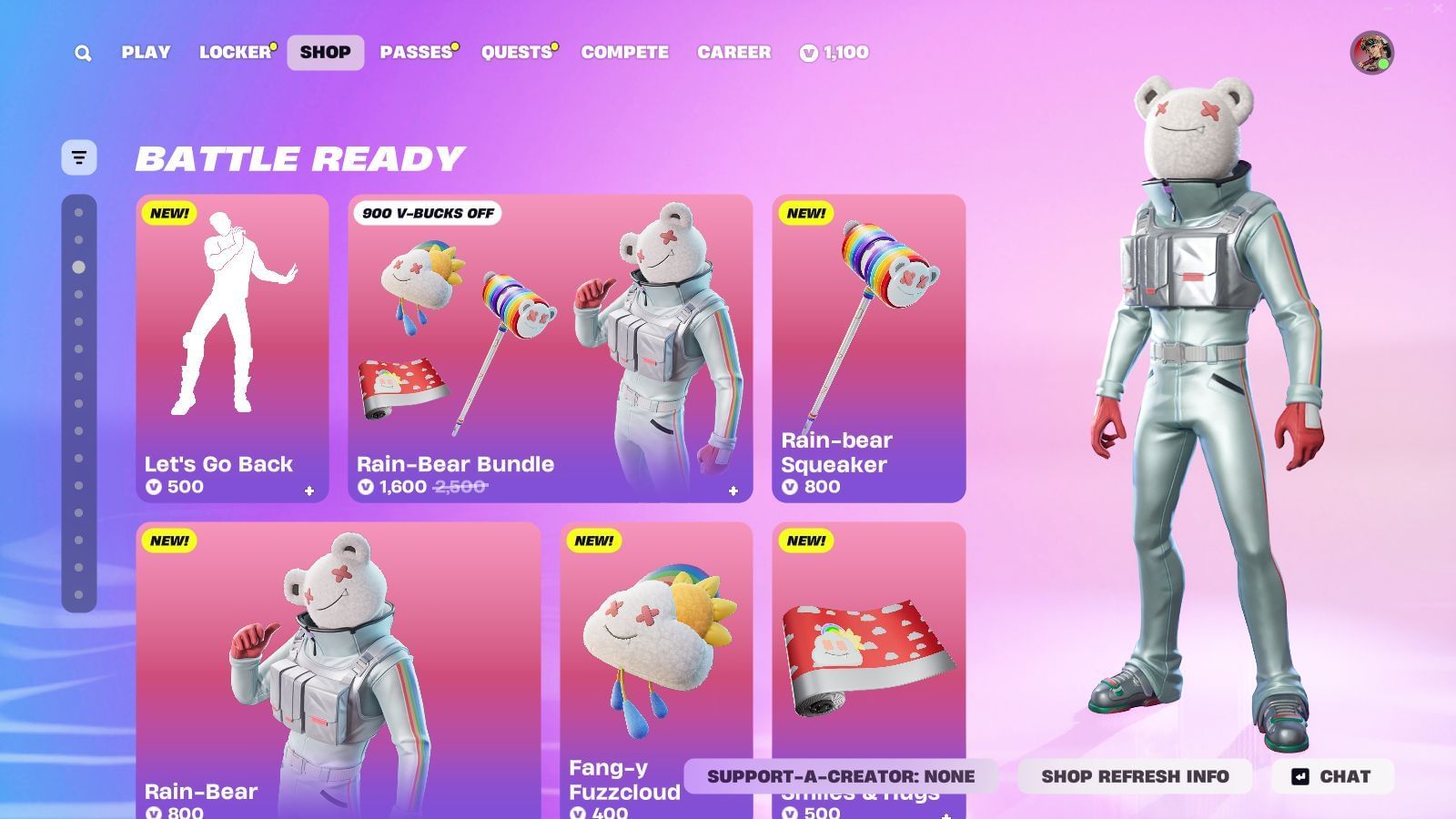Open the COMPETE section
This screenshot has width=1456, height=819.
[624, 52]
